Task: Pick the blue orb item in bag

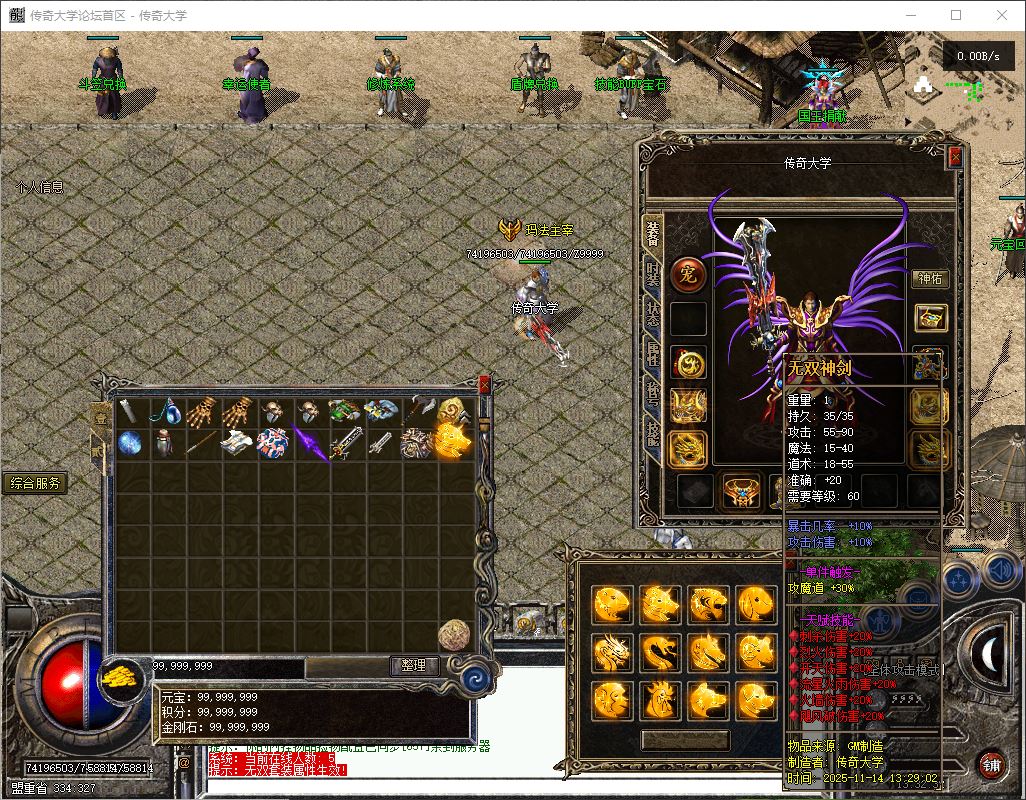Action: 130,443
